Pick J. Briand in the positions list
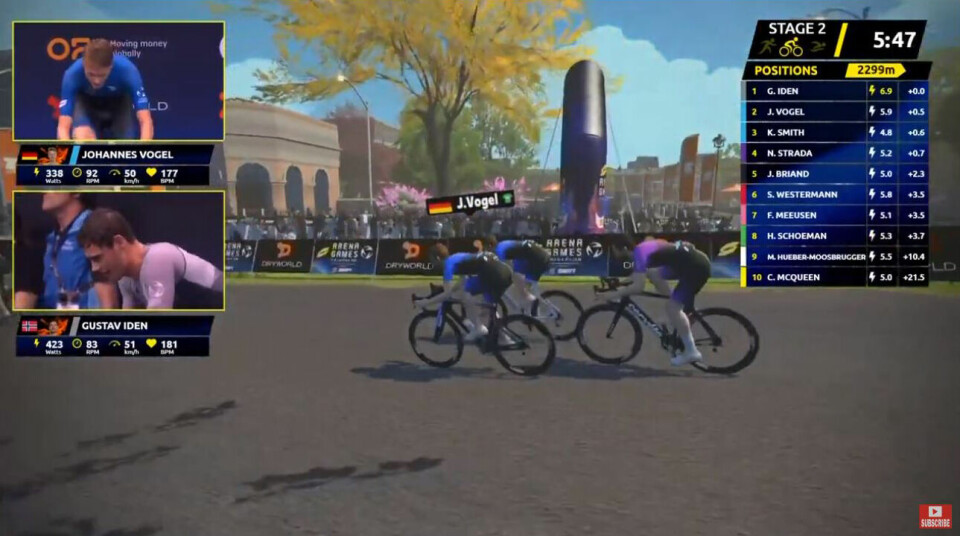This screenshot has width=960, height=536. click(x=835, y=174)
